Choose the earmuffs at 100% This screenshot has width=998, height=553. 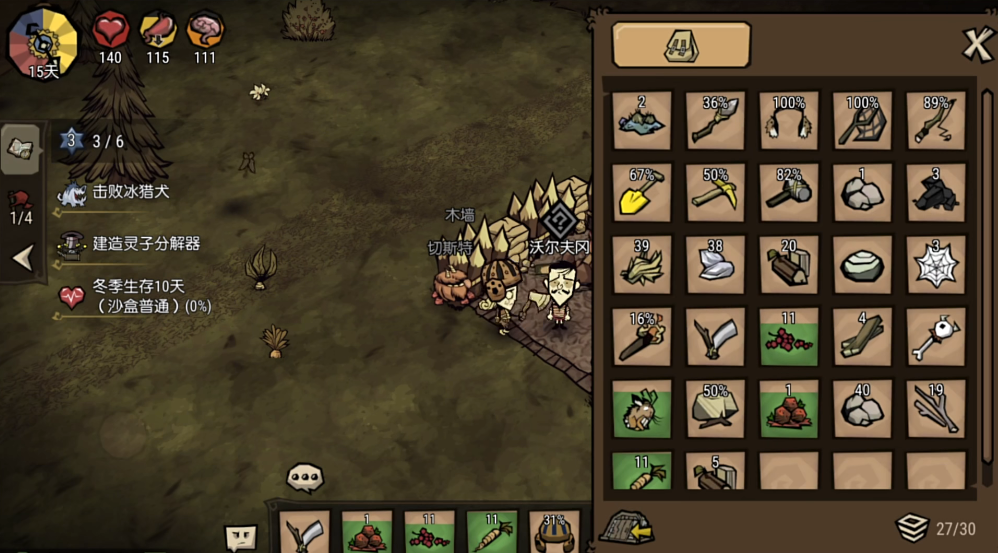coord(789,120)
